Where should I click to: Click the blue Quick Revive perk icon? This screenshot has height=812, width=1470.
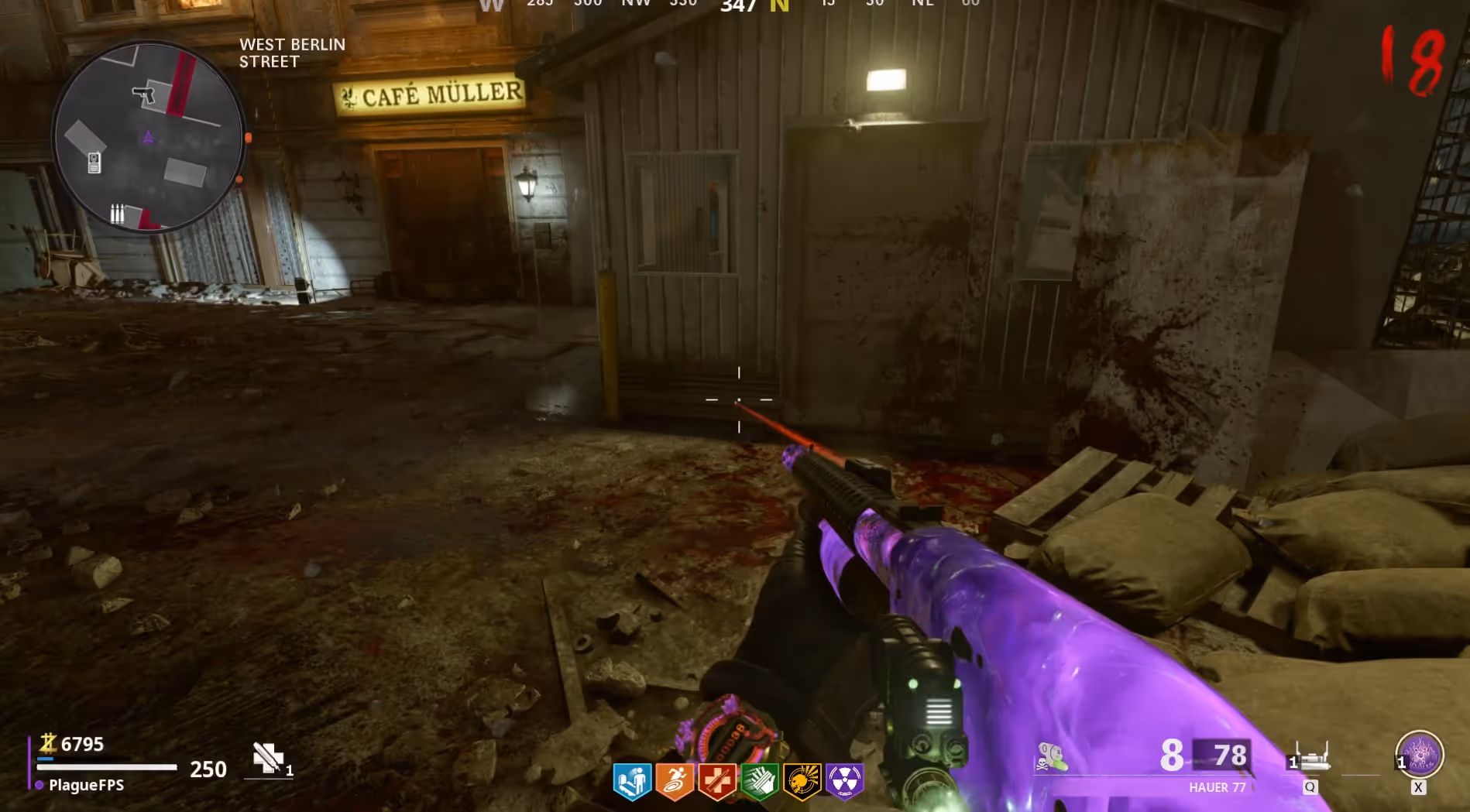[632, 780]
